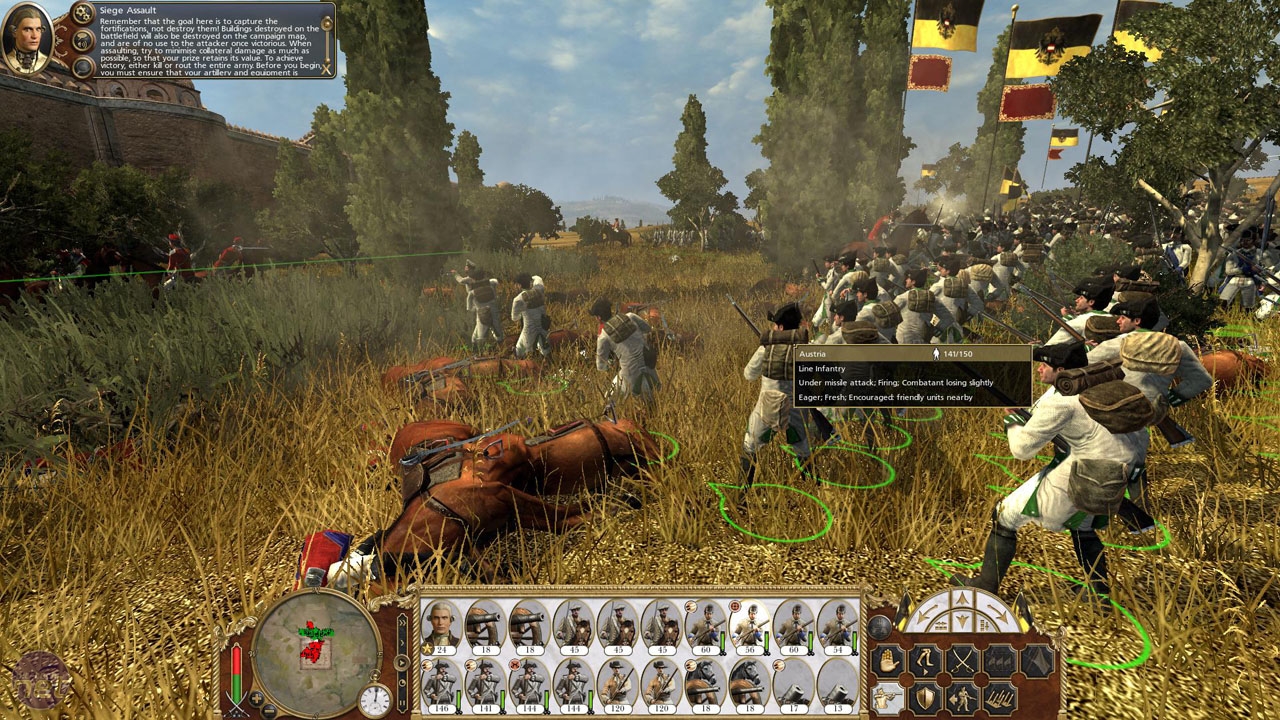Open the group formations banners icon

coord(997,661)
